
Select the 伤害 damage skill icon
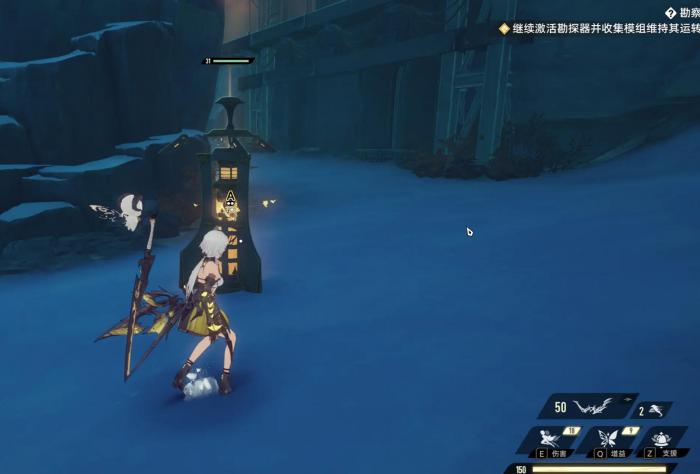pos(550,439)
